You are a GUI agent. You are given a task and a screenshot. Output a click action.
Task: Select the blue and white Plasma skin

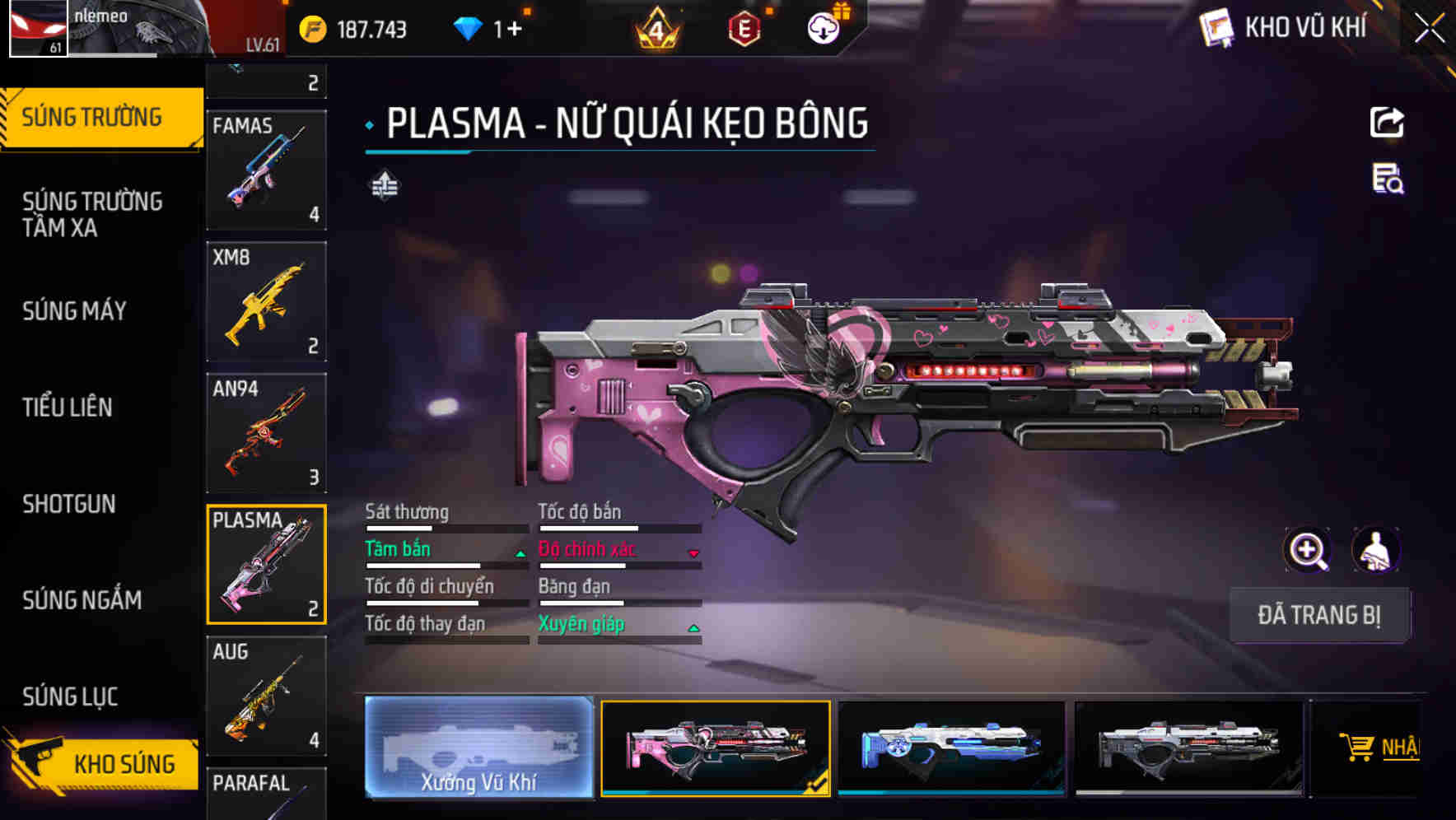click(x=951, y=748)
